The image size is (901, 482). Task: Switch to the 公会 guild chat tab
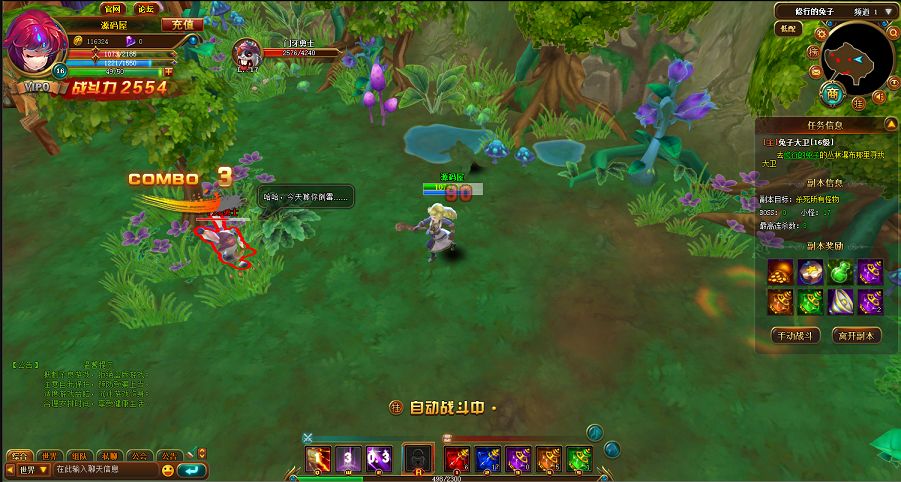pyautogui.click(x=140, y=455)
